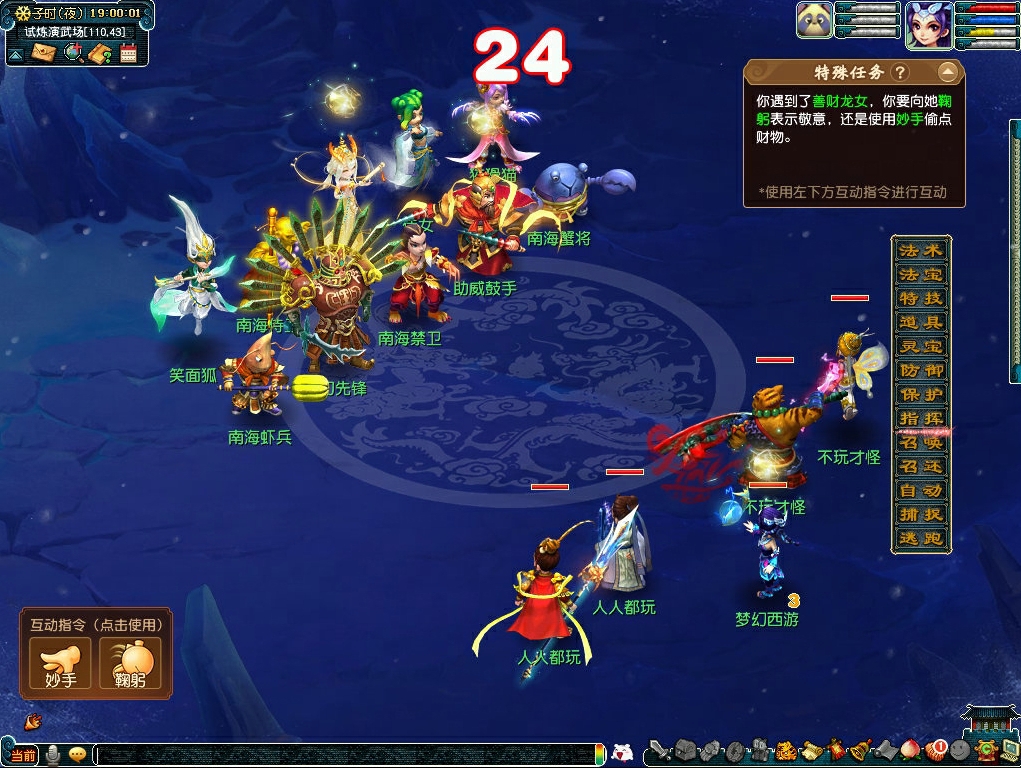Click the player character portrait

928,25
